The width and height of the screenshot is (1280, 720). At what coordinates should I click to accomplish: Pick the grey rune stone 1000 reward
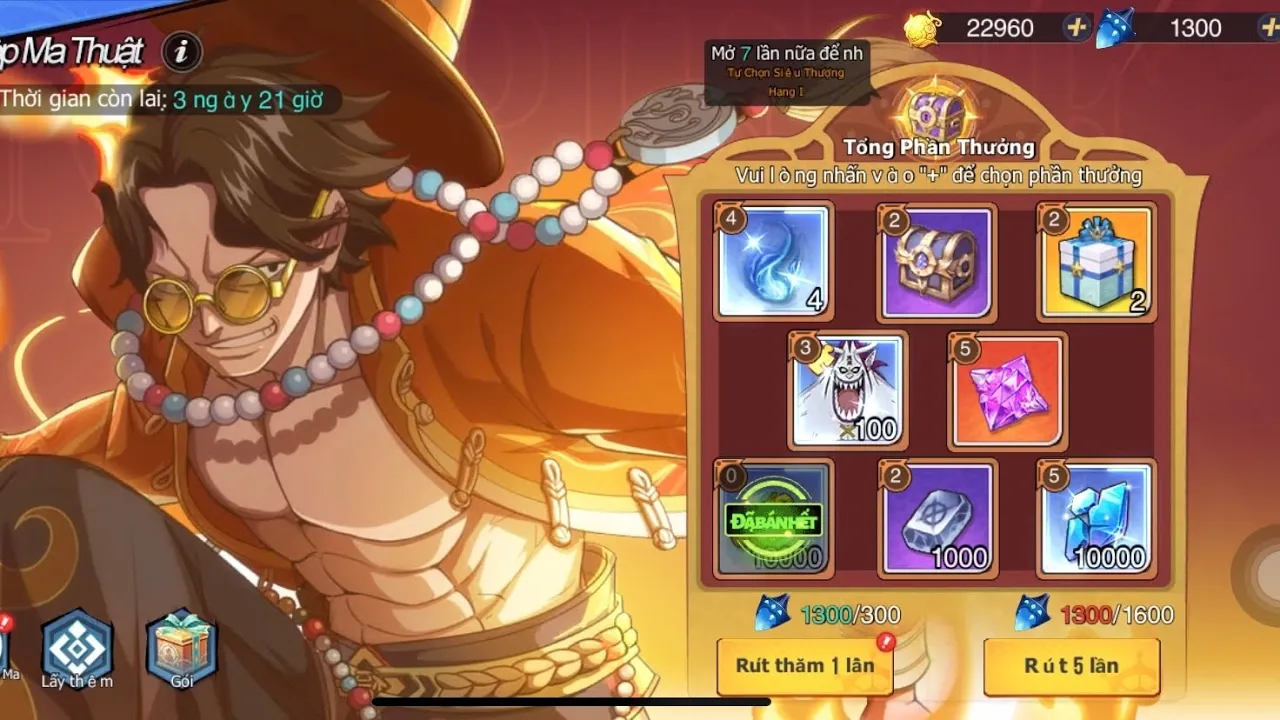tap(936, 518)
